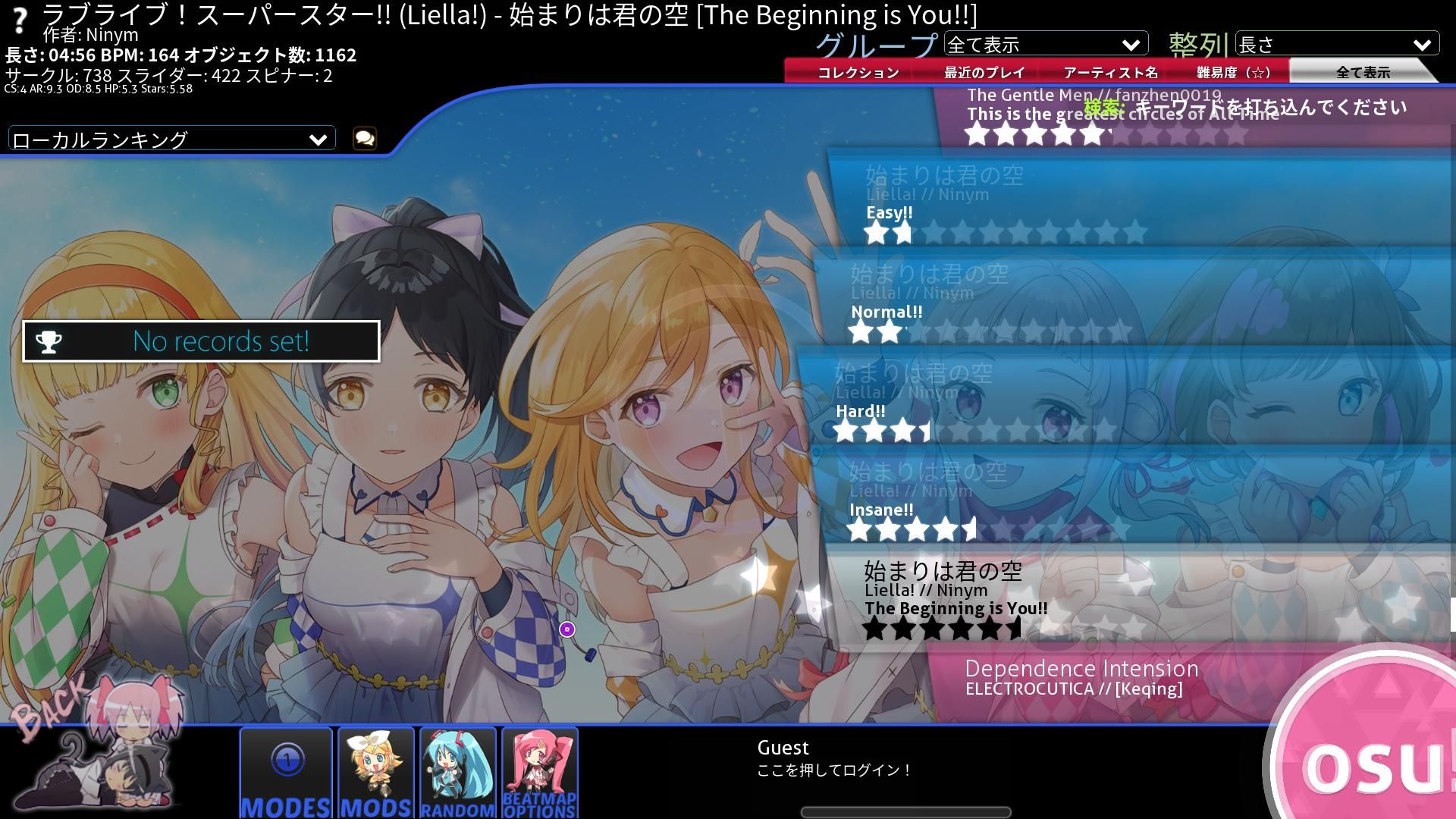This screenshot has width=1456, height=819.
Task: Click the chat bubble icon
Action: [365, 138]
